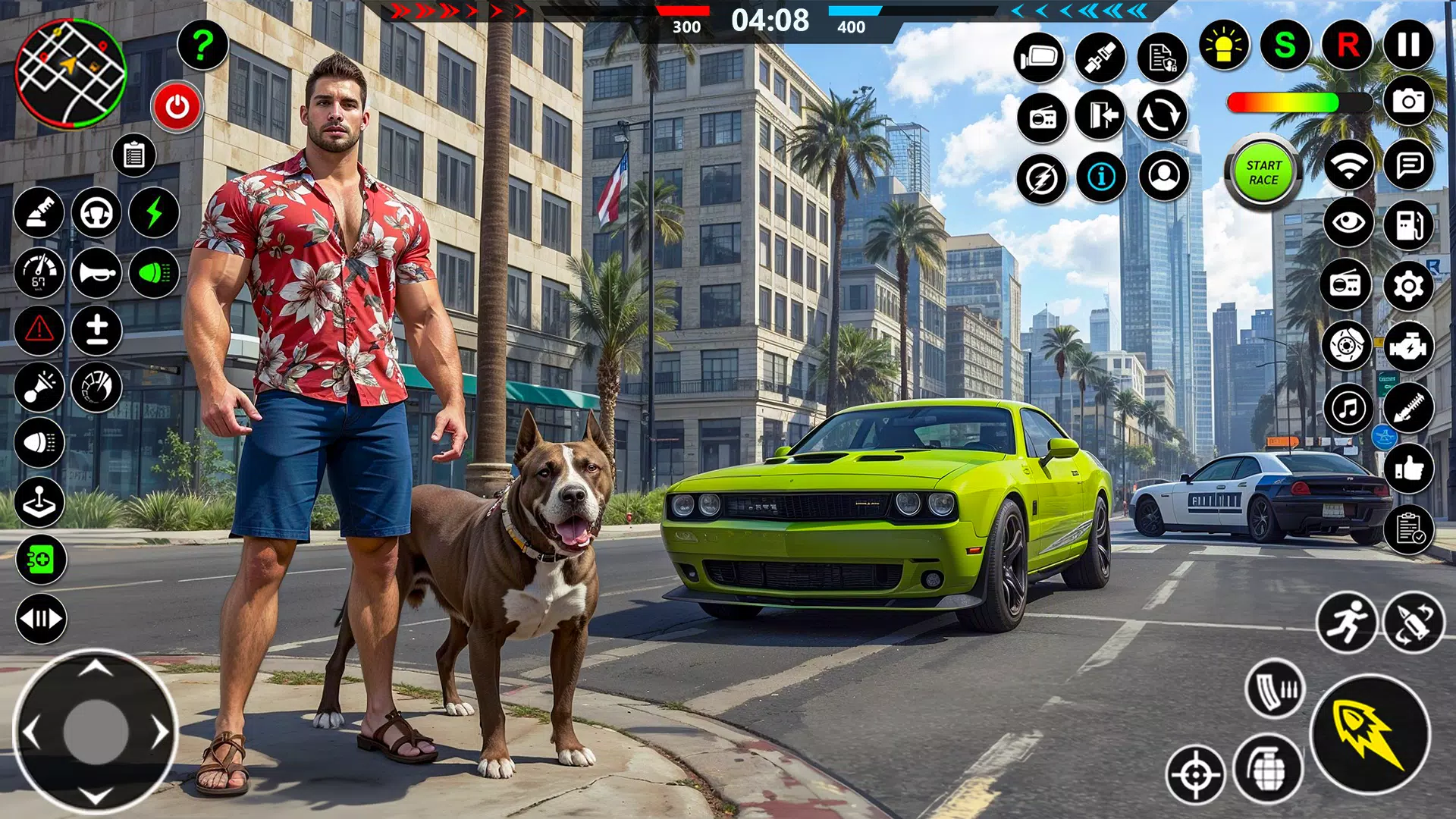Fire the yellow rocket boost button
Screen dimensions: 1456x819
tap(1370, 733)
